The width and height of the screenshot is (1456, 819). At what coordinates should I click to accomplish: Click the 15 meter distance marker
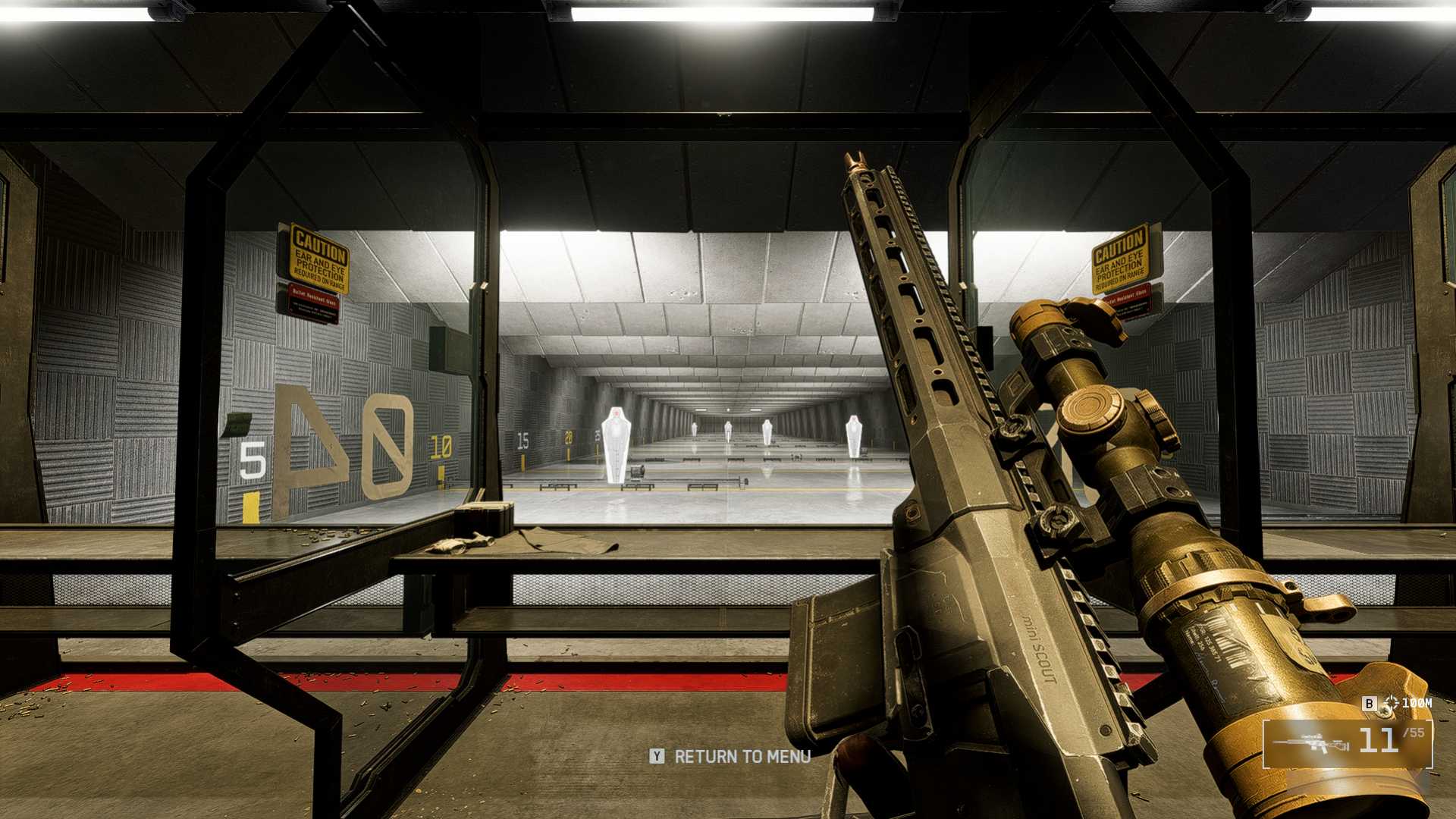coord(523,441)
